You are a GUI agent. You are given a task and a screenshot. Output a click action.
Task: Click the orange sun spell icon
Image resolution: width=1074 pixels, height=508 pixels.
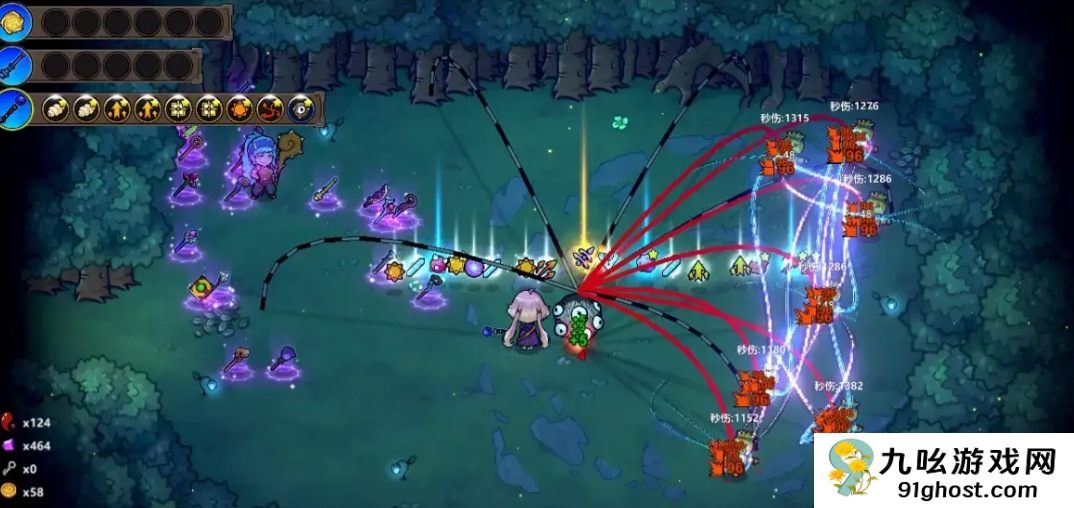pos(239,109)
